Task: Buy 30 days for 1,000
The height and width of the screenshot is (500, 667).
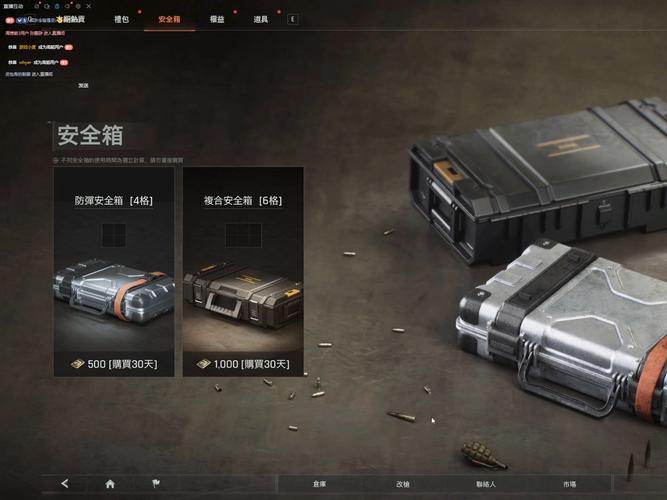Action: (x=243, y=364)
